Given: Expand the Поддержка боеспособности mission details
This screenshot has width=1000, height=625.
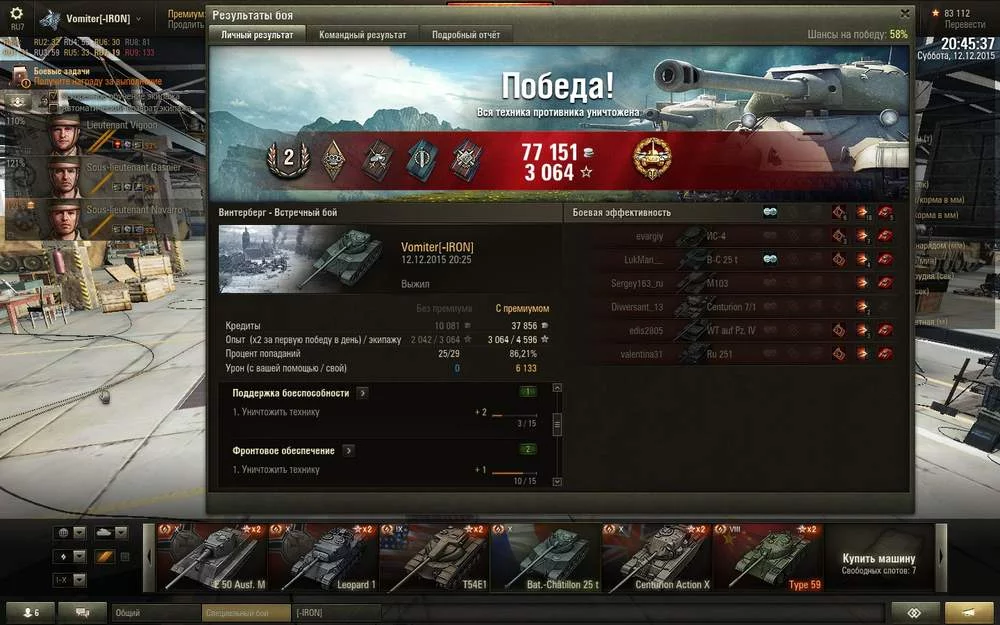Looking at the screenshot, I should [362, 393].
